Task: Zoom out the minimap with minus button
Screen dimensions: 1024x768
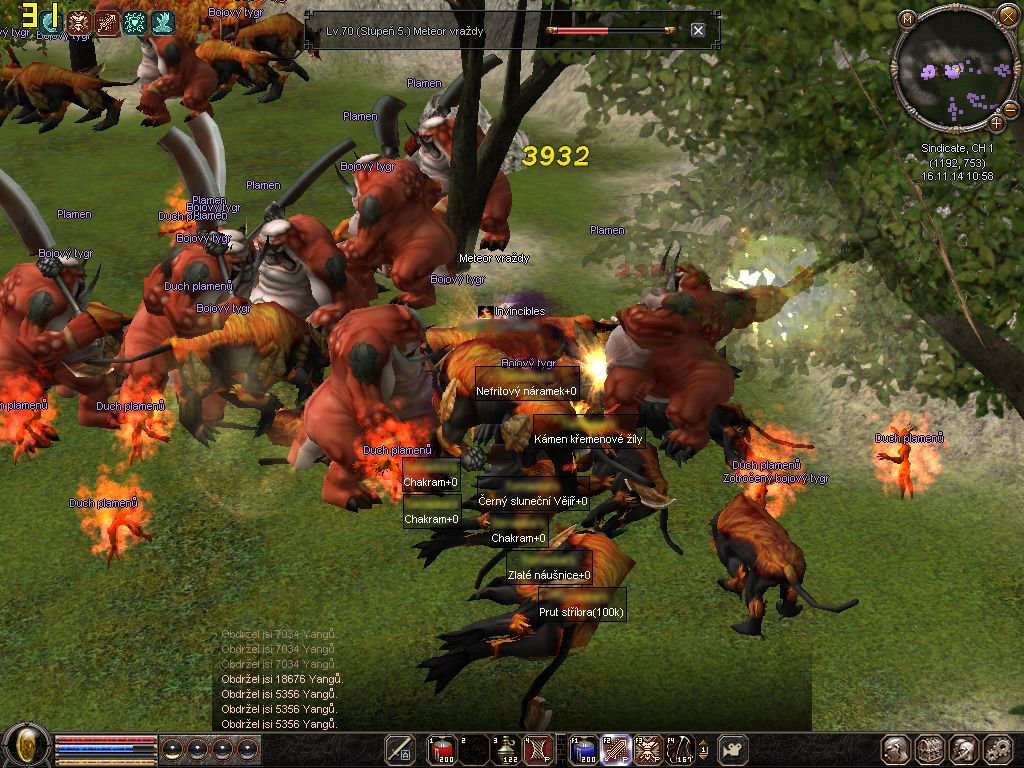Action: tap(1010, 108)
